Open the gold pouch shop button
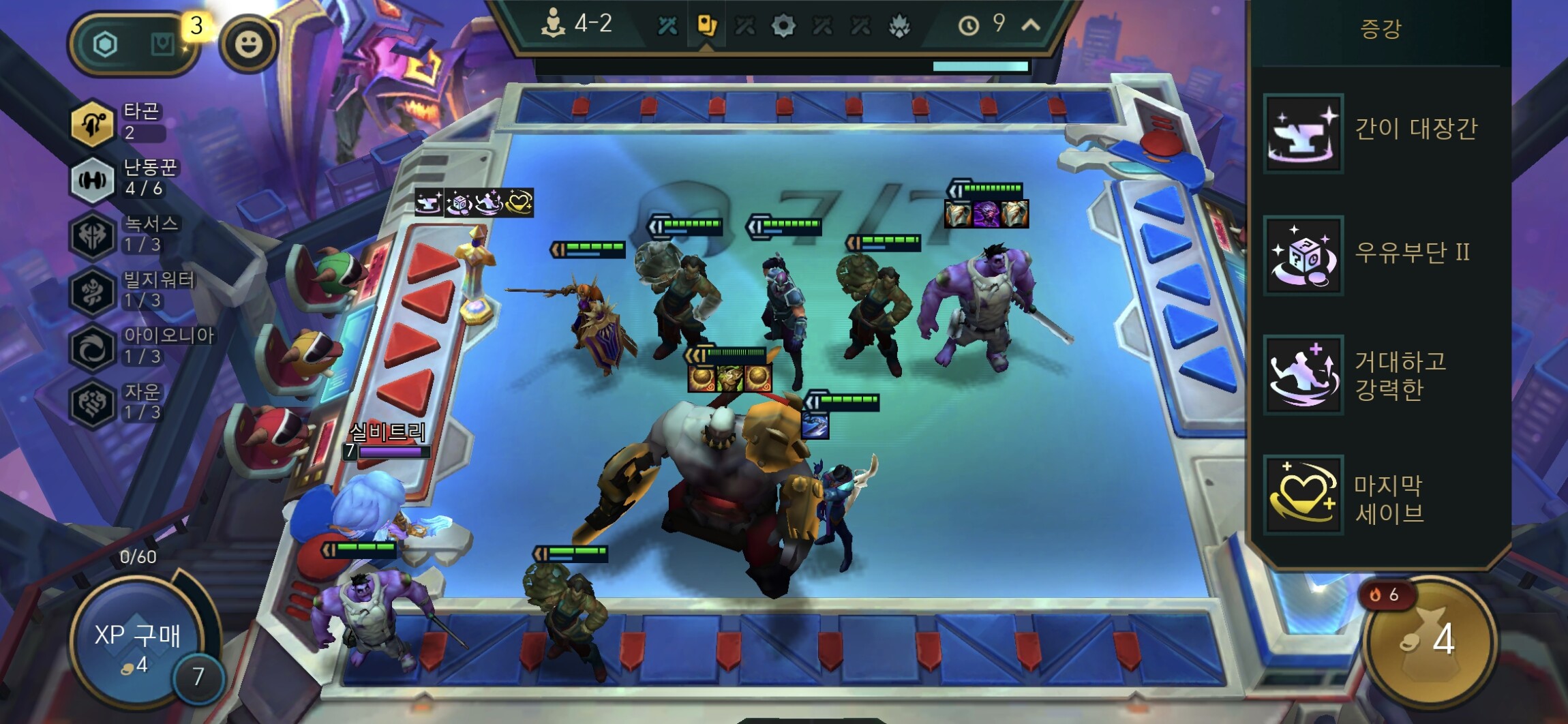Screen dimensions: 1568x724 tap(1430, 641)
